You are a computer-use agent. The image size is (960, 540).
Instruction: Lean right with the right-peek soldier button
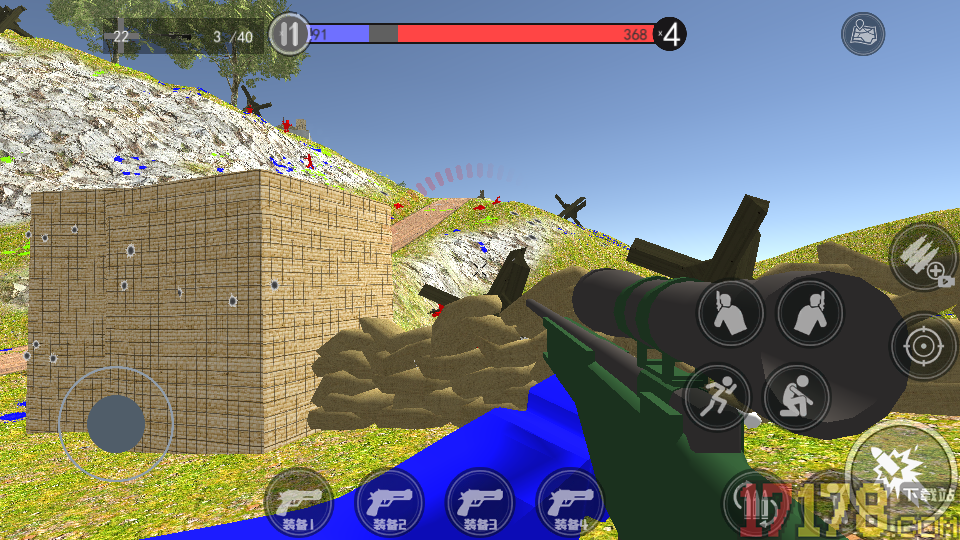pyautogui.click(x=810, y=314)
